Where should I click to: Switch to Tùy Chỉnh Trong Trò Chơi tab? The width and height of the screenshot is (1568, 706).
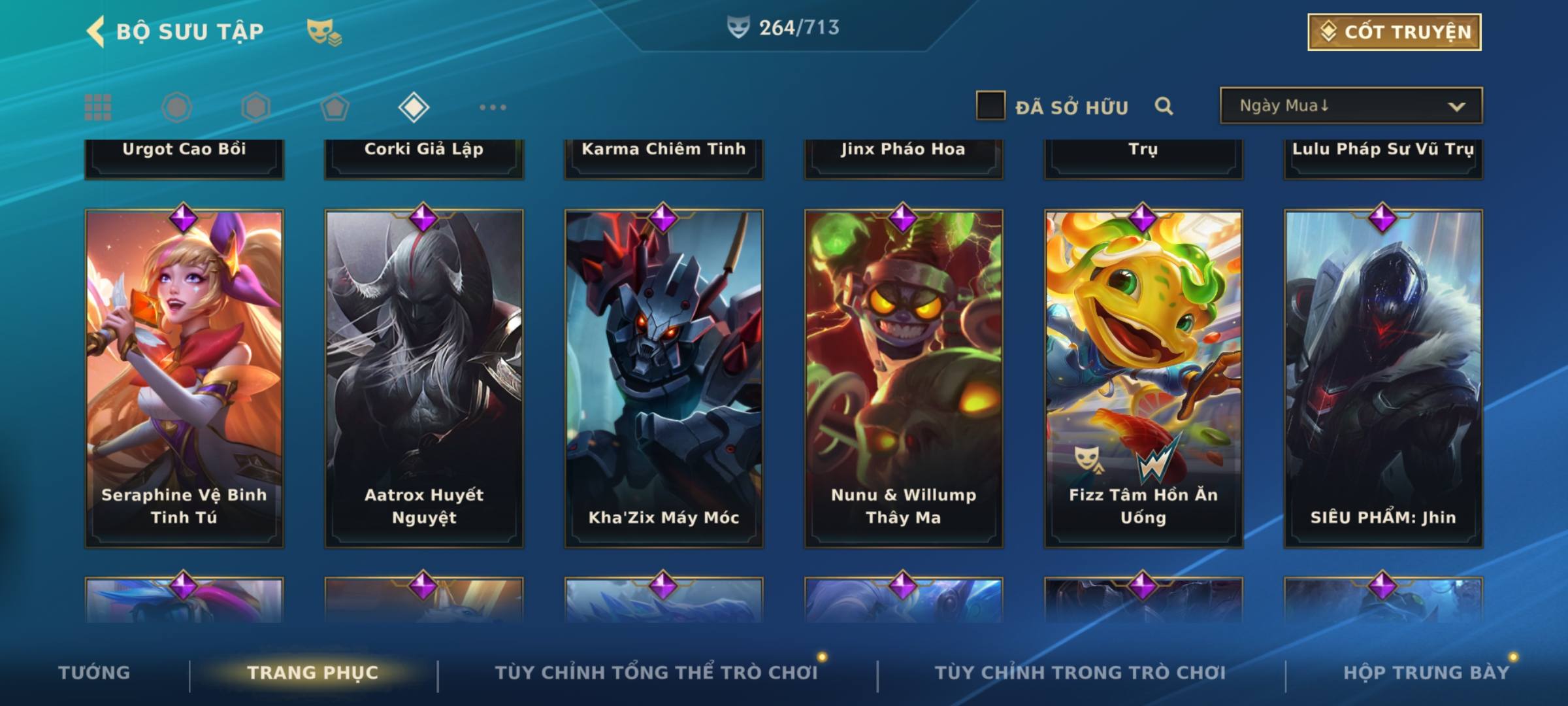click(x=1080, y=673)
